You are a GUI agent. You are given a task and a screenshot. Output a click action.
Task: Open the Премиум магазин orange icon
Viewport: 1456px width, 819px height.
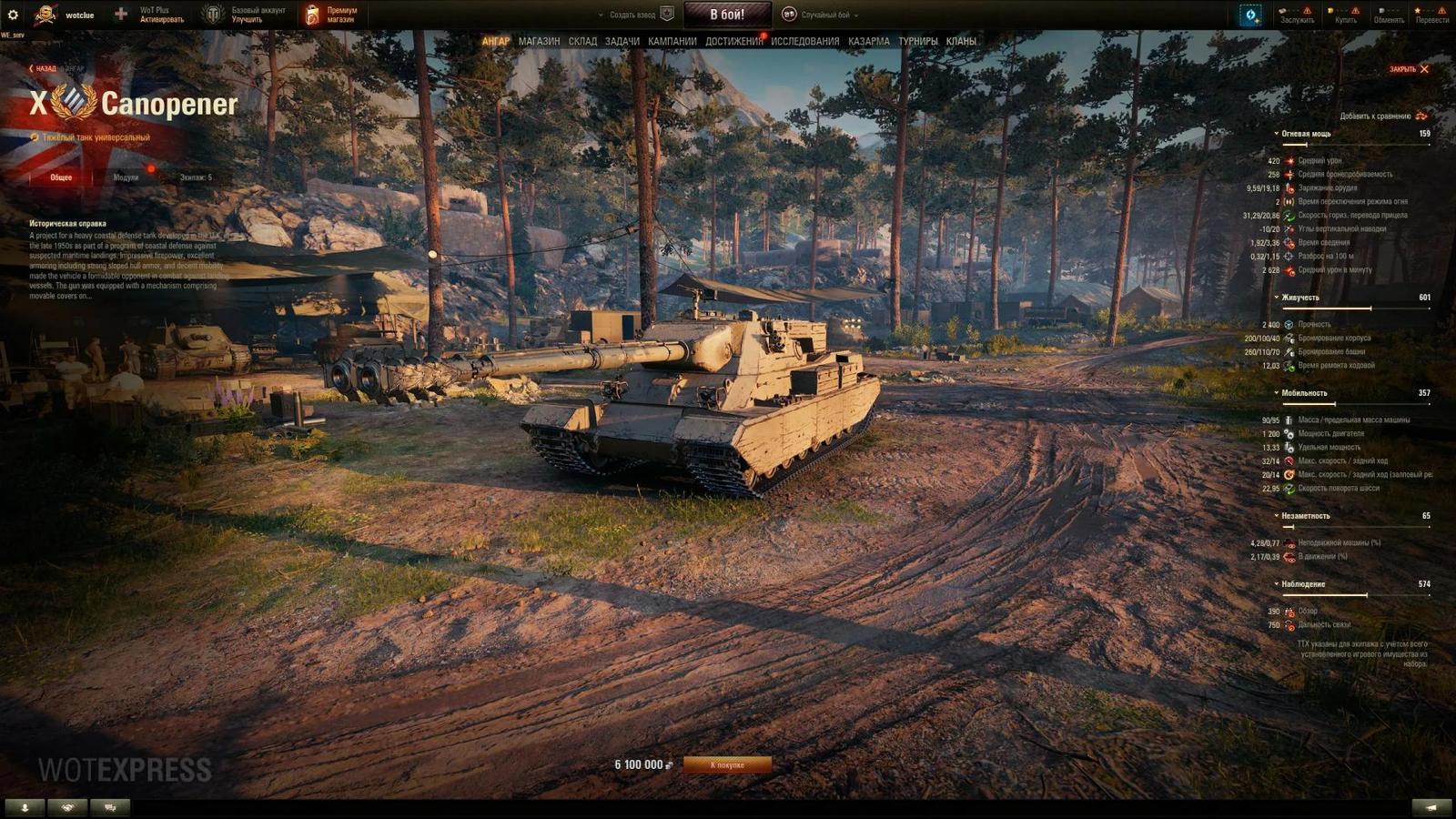pos(313,12)
